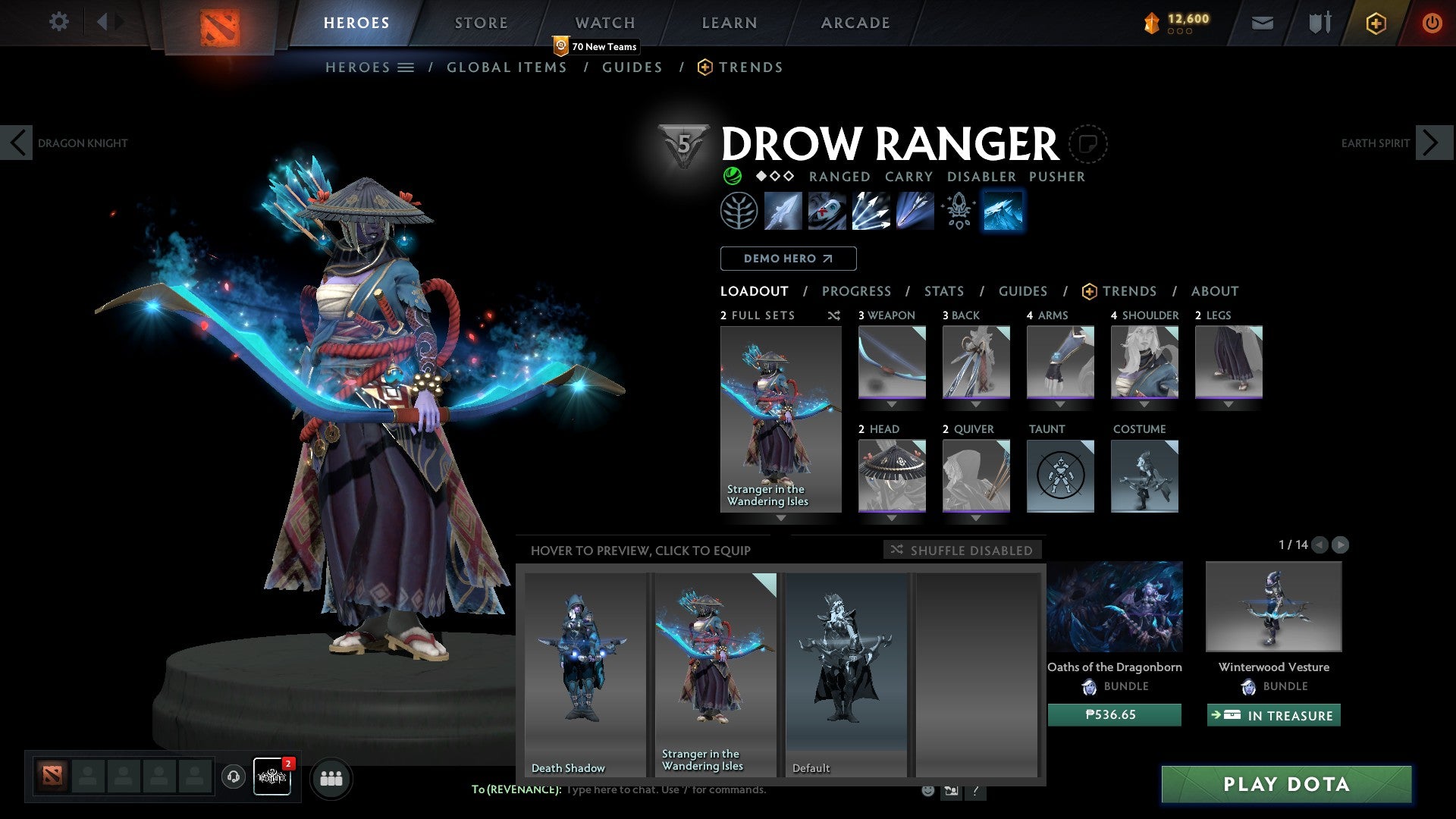Viewport: 1456px width, 819px height.
Task: Click the Demo Hero button
Action: point(787,258)
